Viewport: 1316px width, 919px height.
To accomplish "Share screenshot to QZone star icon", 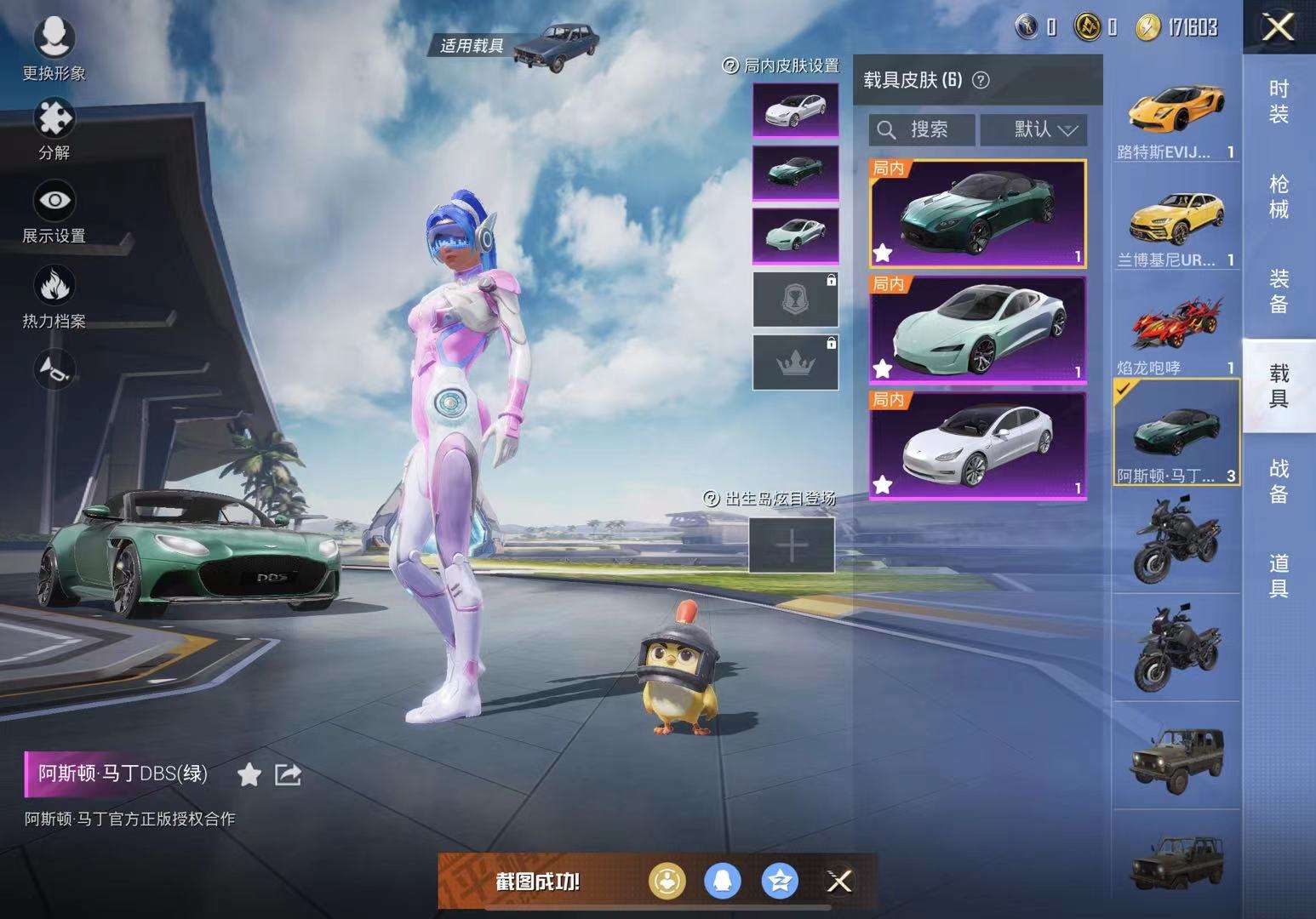I will [779, 883].
